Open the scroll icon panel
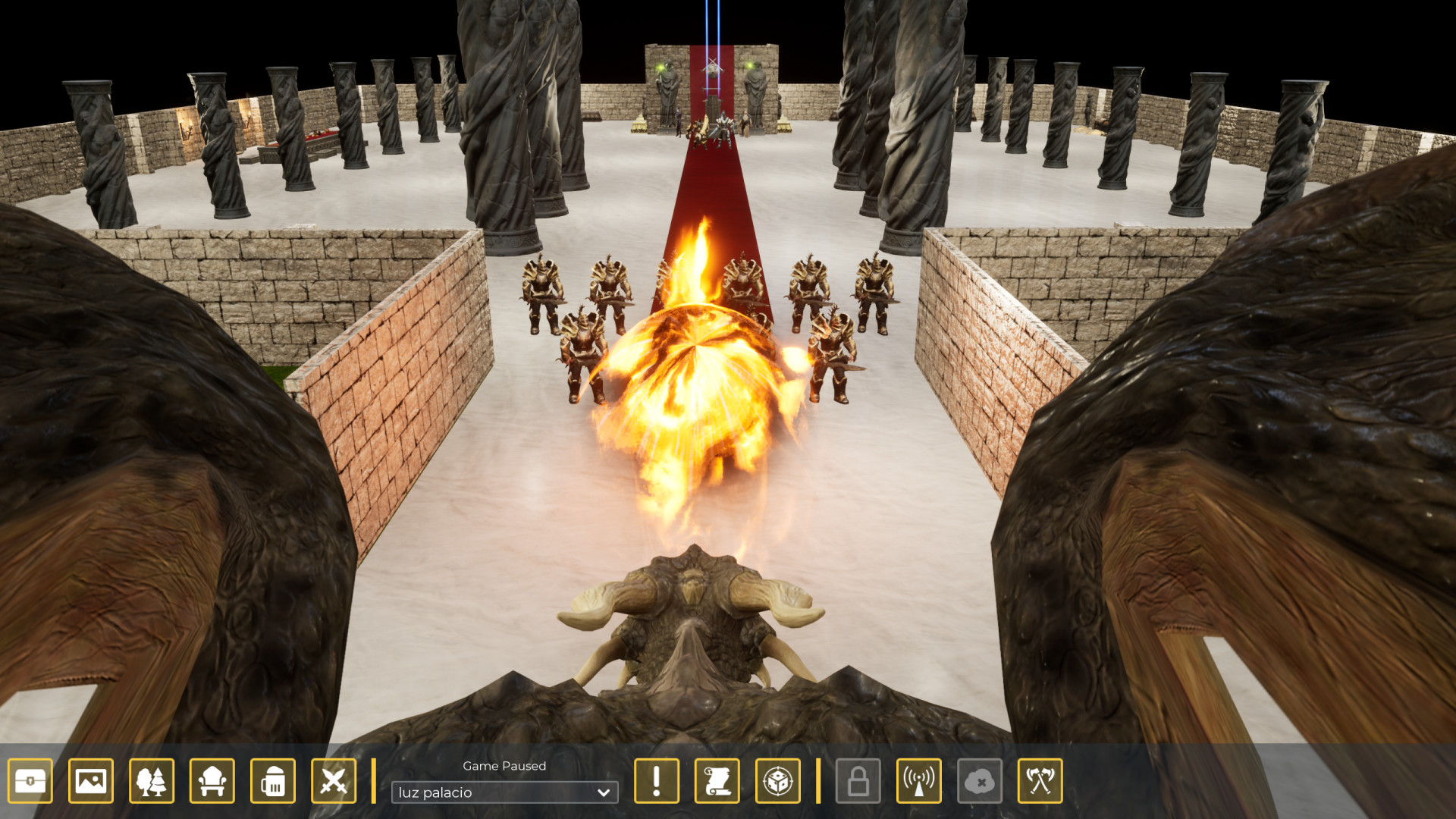This screenshot has width=1456, height=819. click(717, 780)
